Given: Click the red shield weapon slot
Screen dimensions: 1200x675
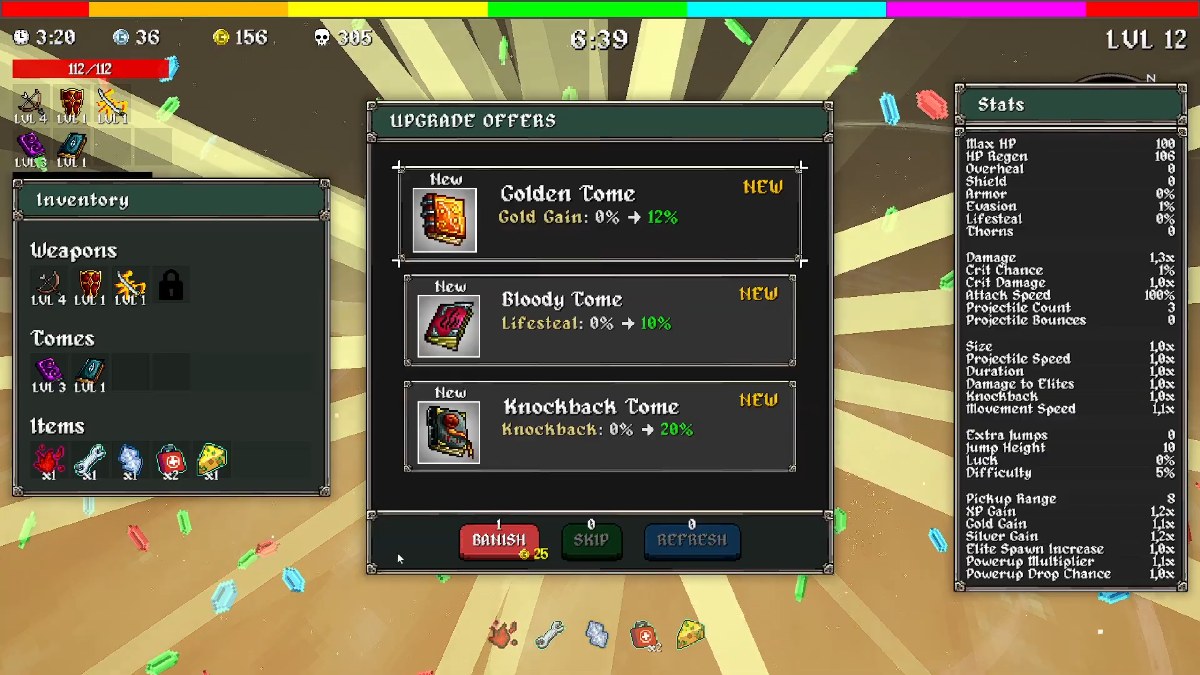Looking at the screenshot, I should tap(90, 286).
